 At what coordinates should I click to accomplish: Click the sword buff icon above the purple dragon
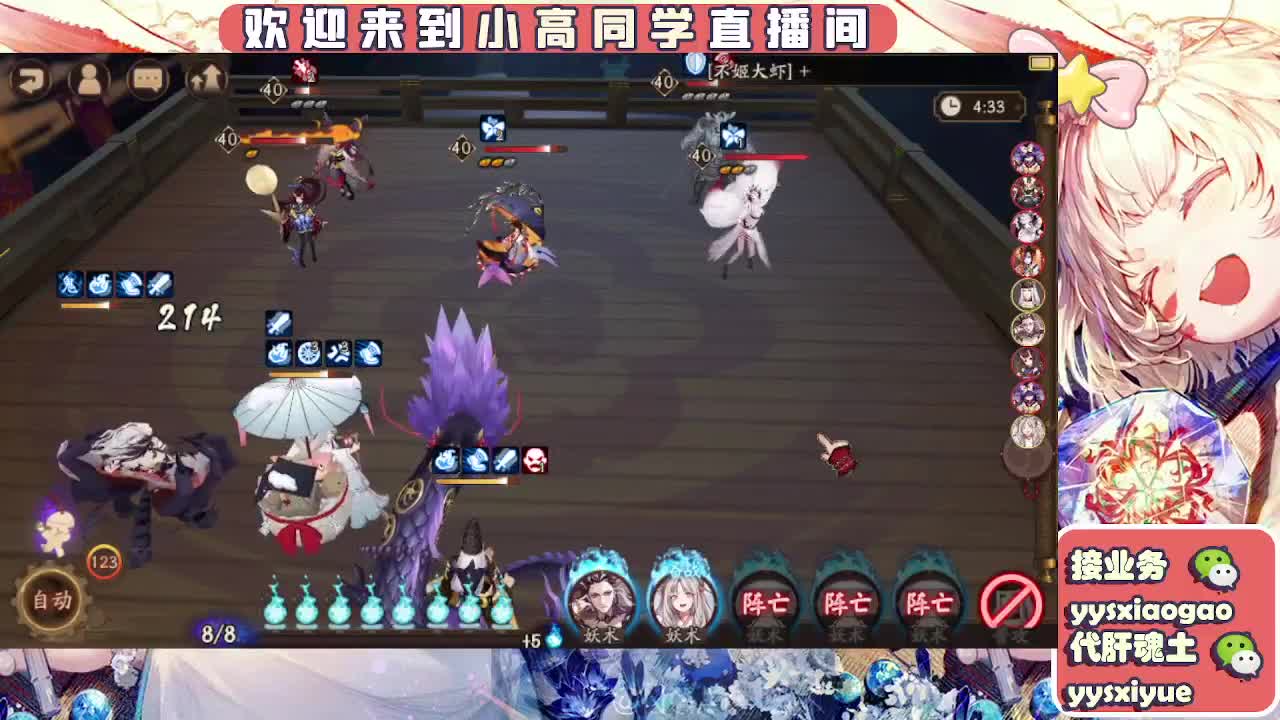pos(506,461)
